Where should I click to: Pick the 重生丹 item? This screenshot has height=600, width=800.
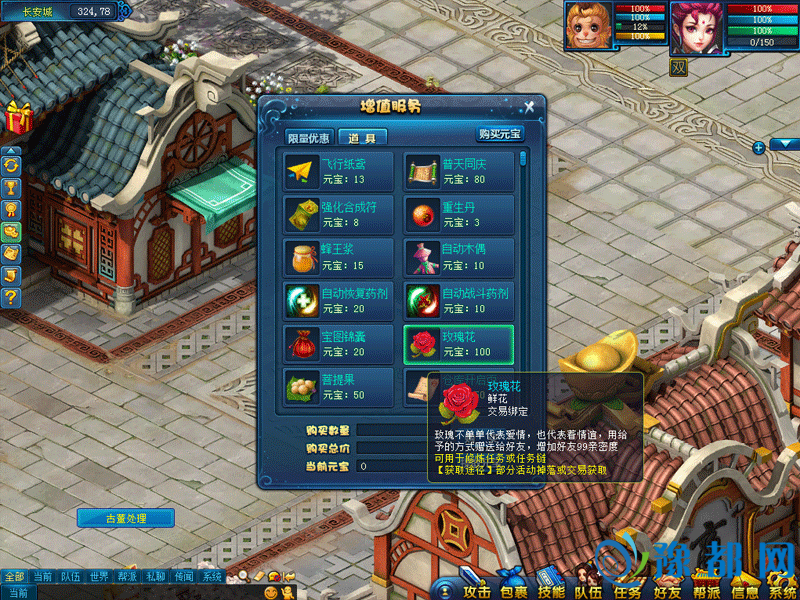459,215
